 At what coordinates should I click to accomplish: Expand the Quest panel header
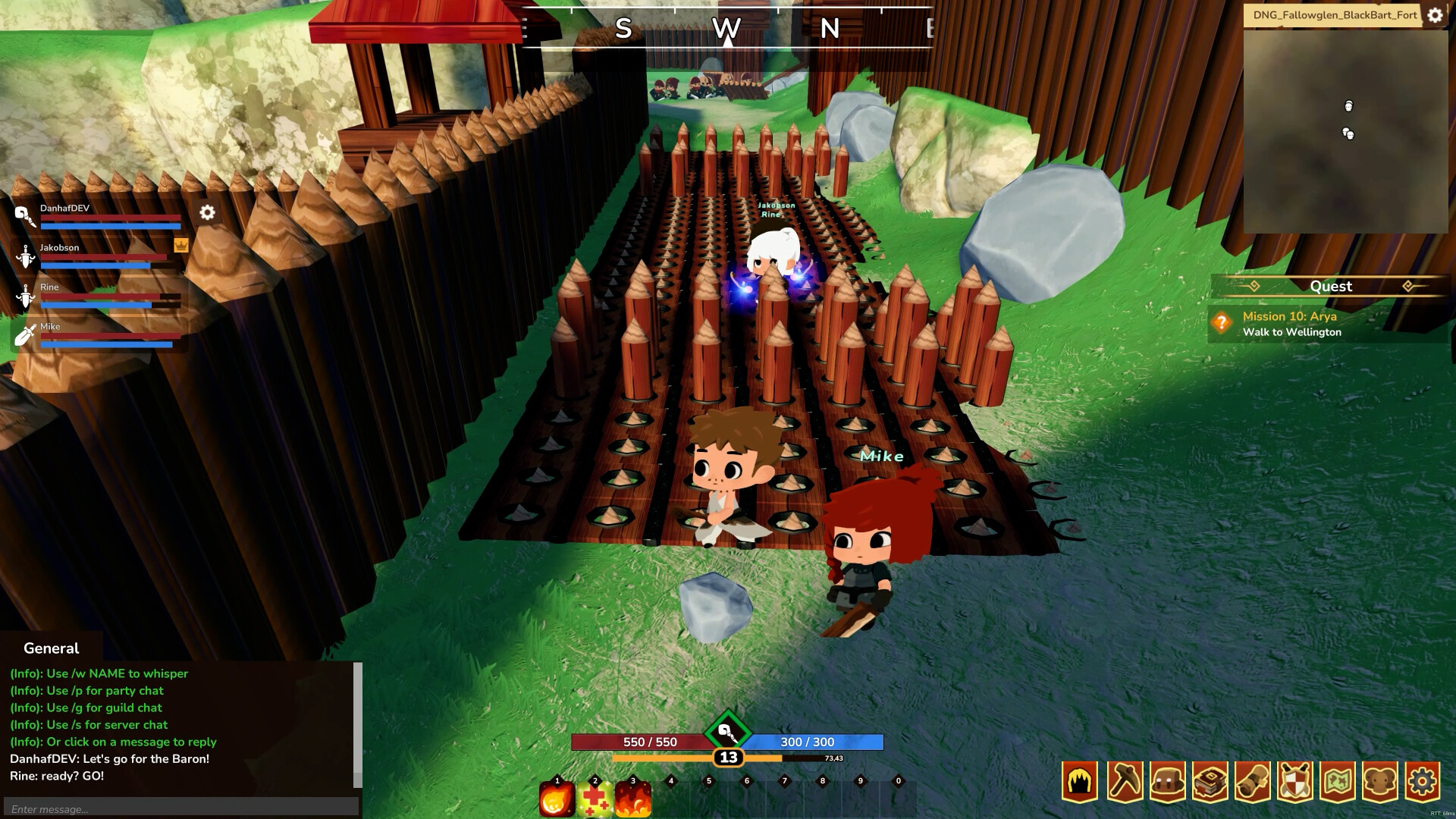(1331, 286)
